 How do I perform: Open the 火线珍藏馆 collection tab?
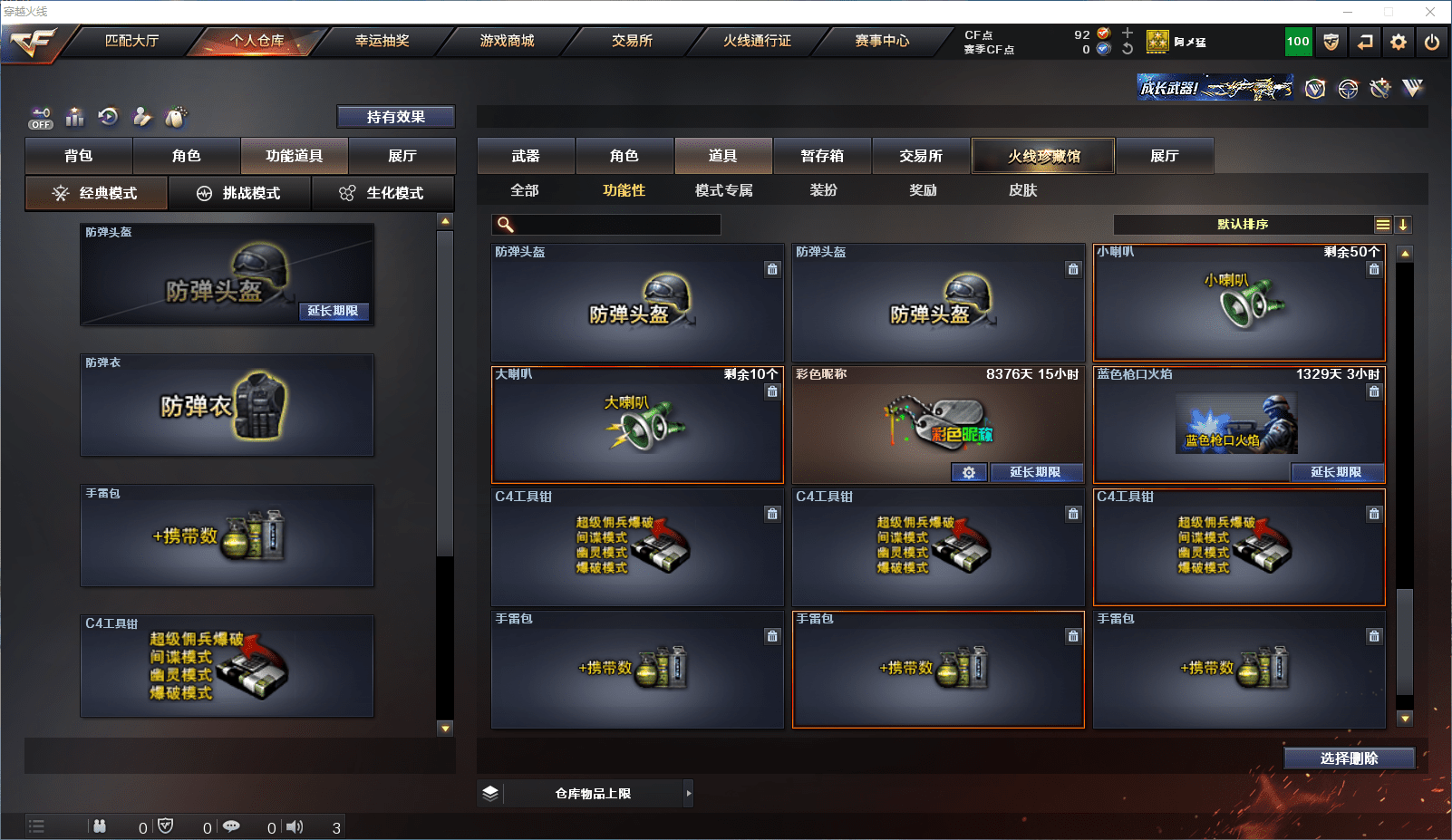[x=1043, y=156]
